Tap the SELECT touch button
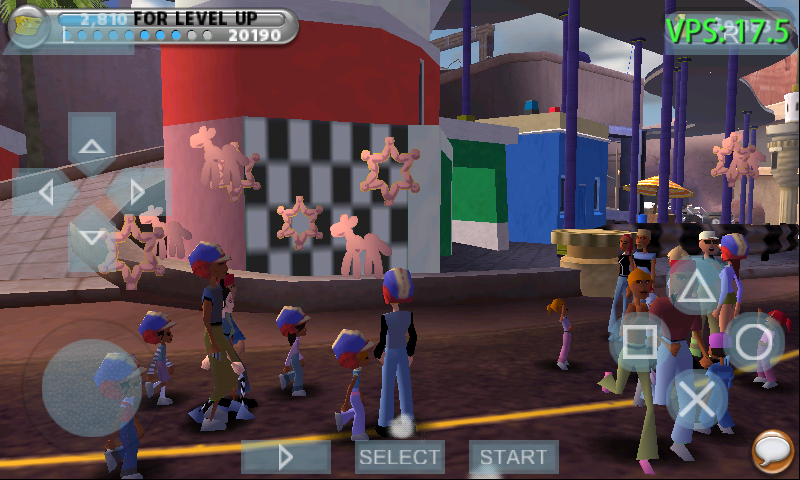 (400, 457)
